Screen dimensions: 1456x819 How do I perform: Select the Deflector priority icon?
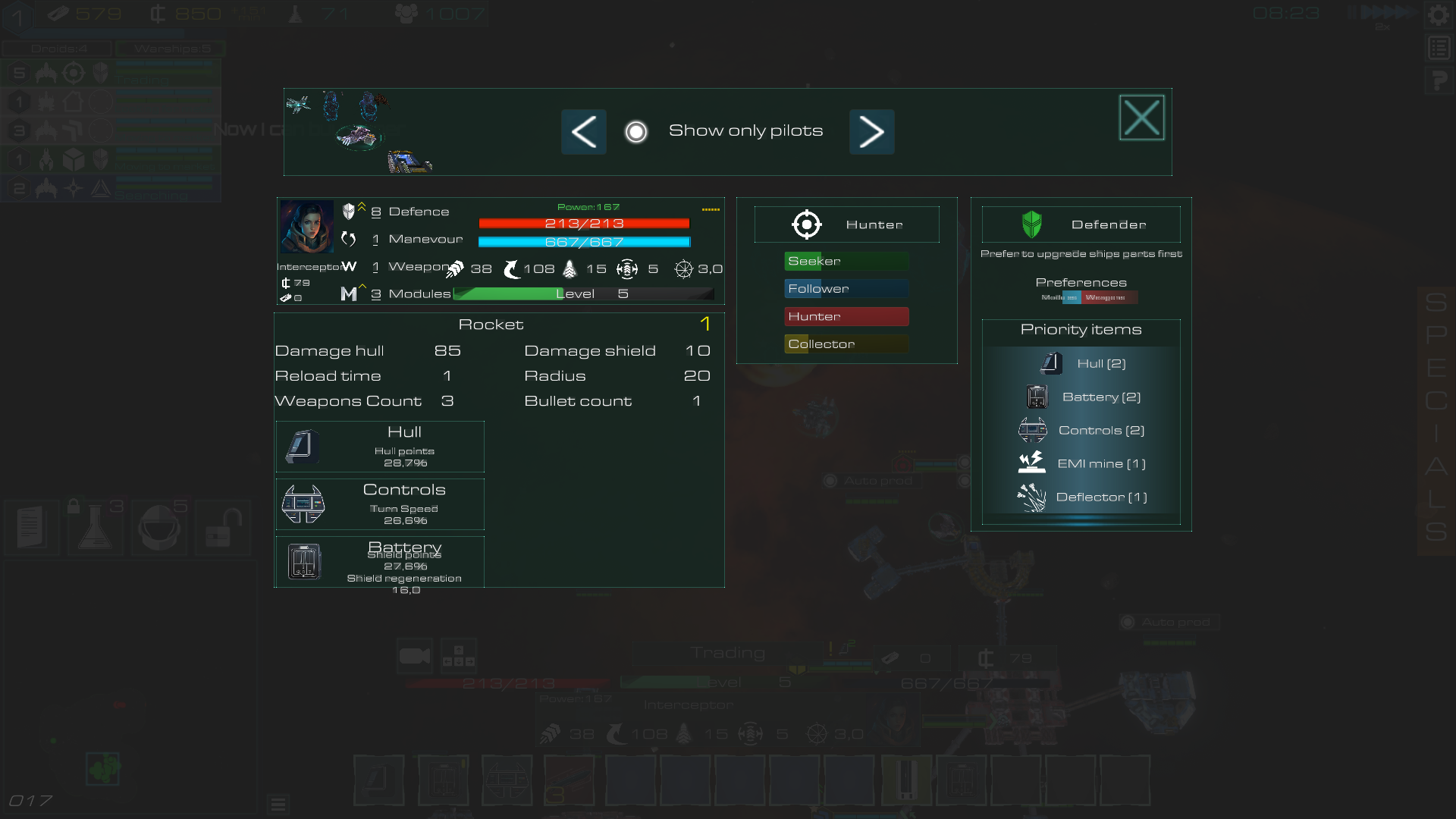[x=1033, y=496]
